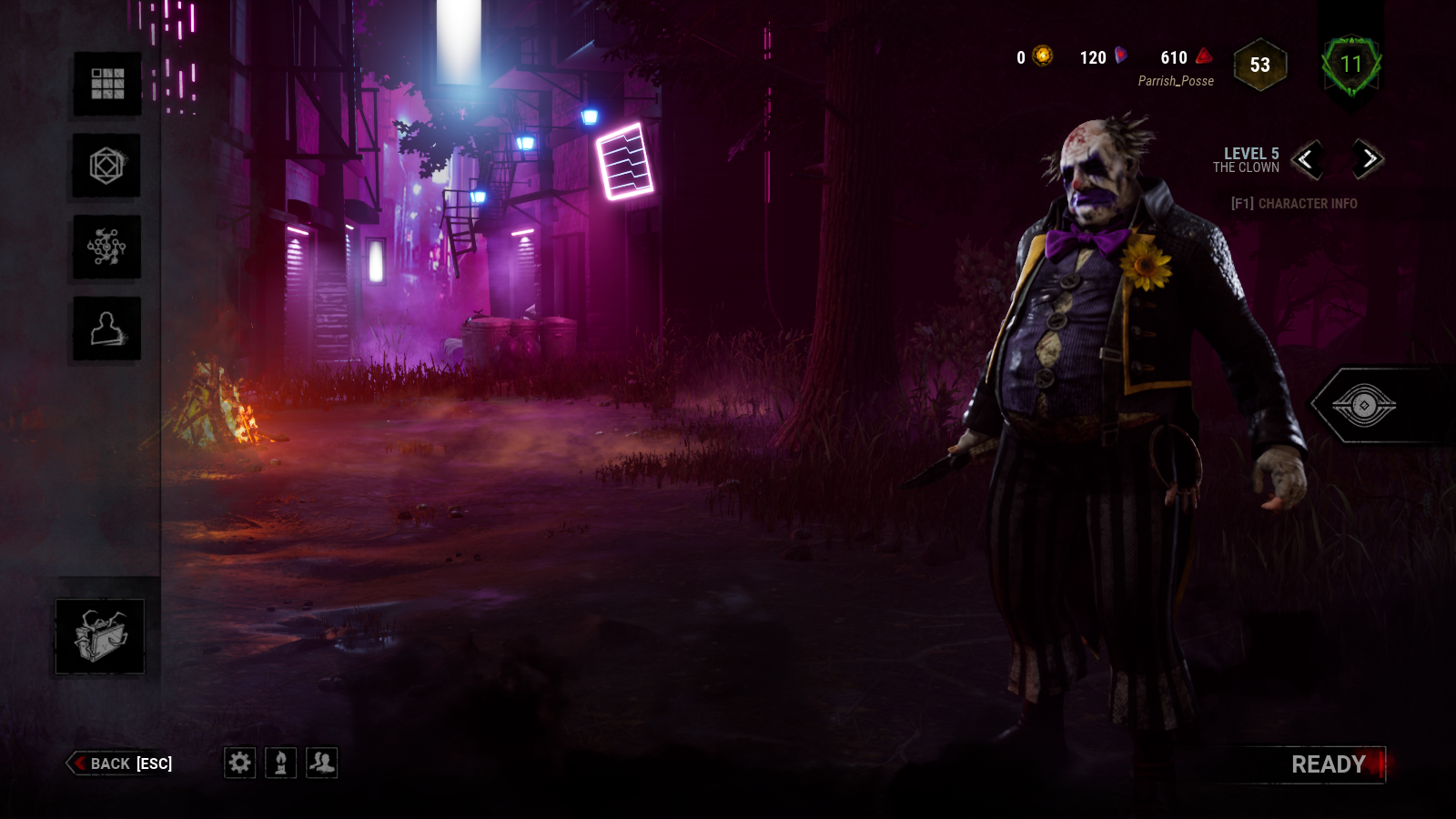Select the perk customization hexagon icon
The height and width of the screenshot is (819, 1456).
coord(105,167)
